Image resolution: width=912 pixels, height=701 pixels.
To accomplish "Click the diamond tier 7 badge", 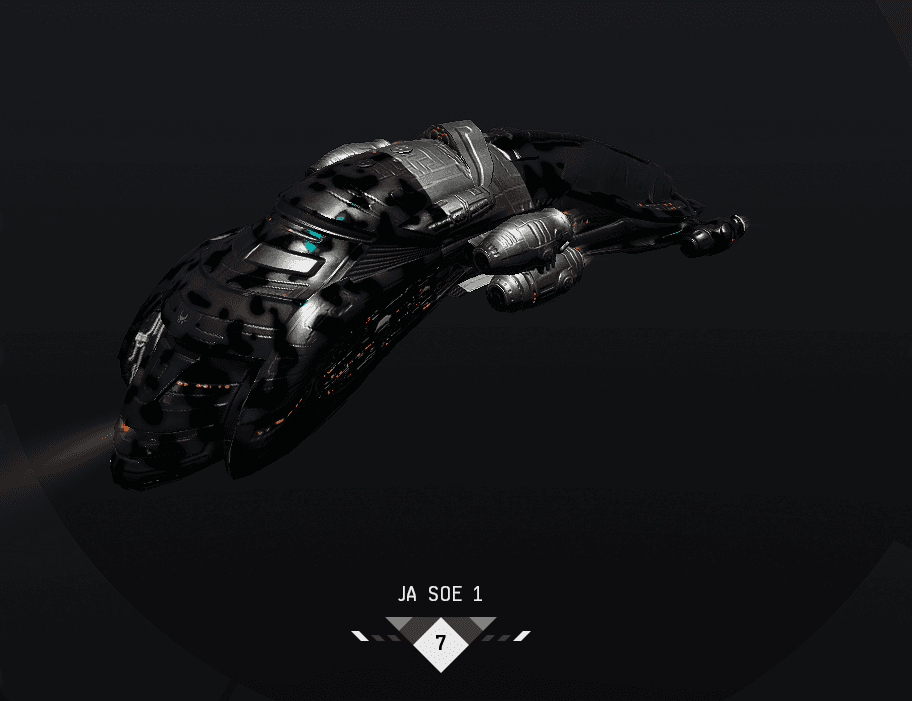I will pos(441,642).
